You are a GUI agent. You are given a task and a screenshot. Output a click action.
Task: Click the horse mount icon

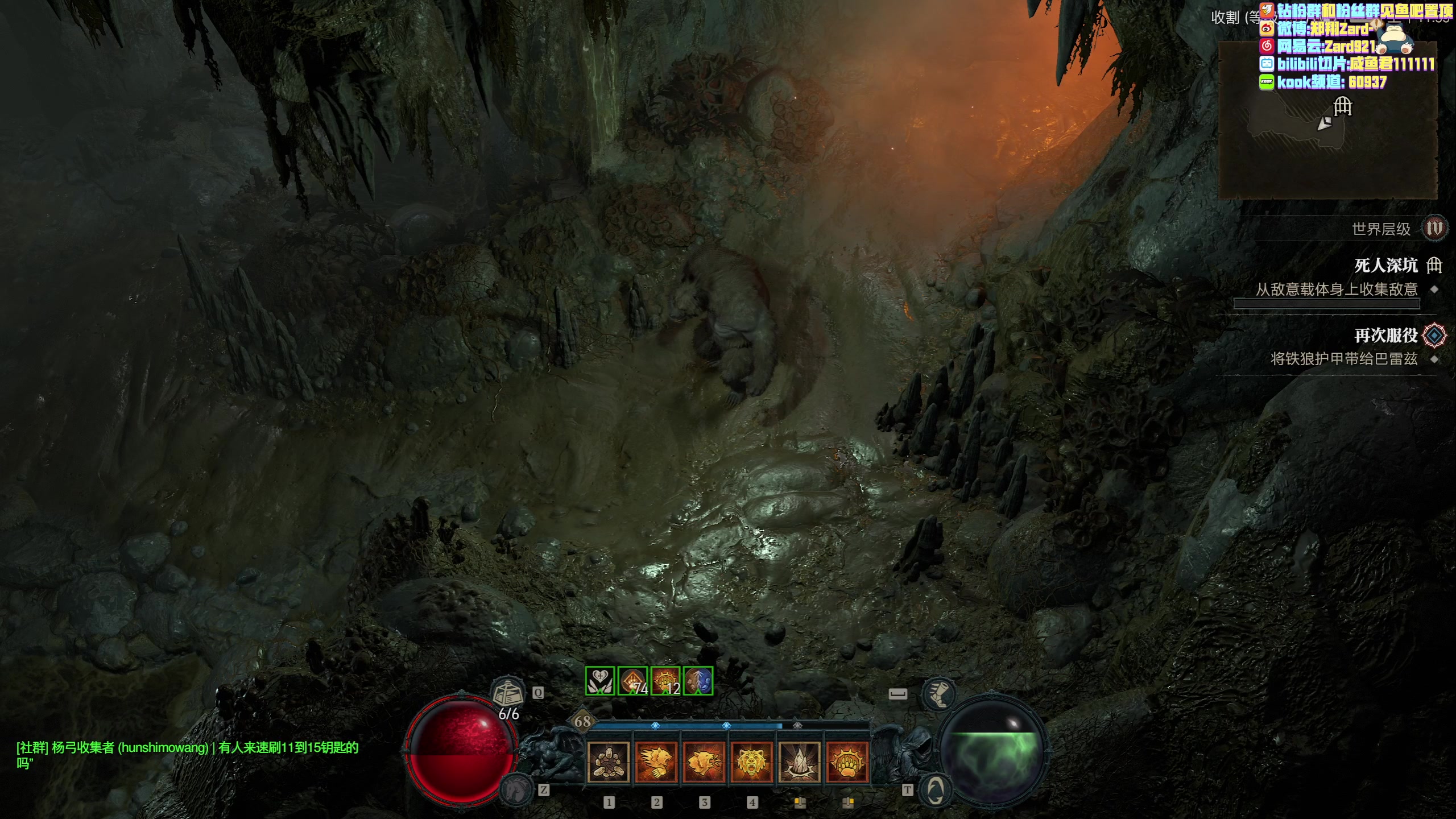[515, 789]
